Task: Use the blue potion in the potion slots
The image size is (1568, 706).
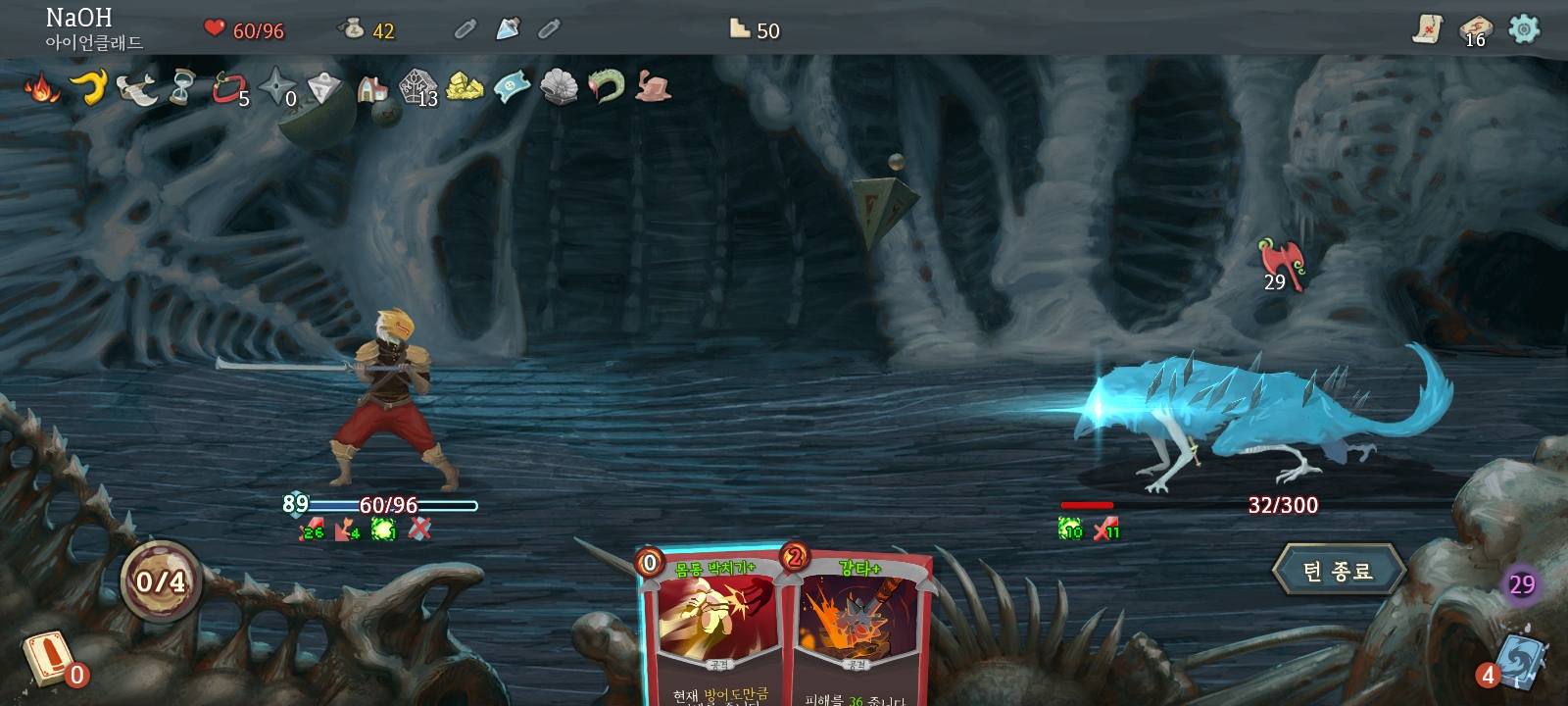Action: [508, 29]
